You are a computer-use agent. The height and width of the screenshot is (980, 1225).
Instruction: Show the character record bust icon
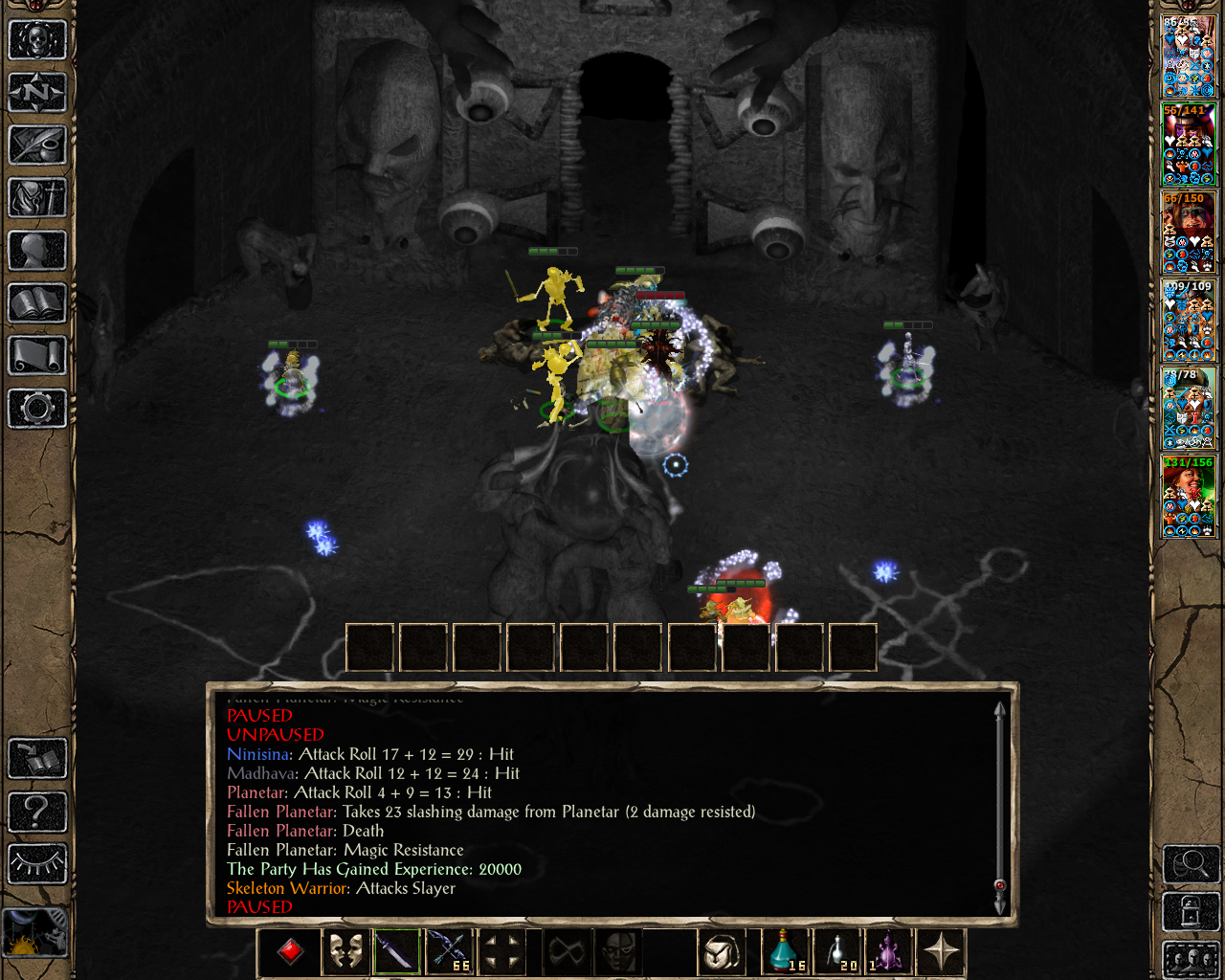tap(37, 251)
